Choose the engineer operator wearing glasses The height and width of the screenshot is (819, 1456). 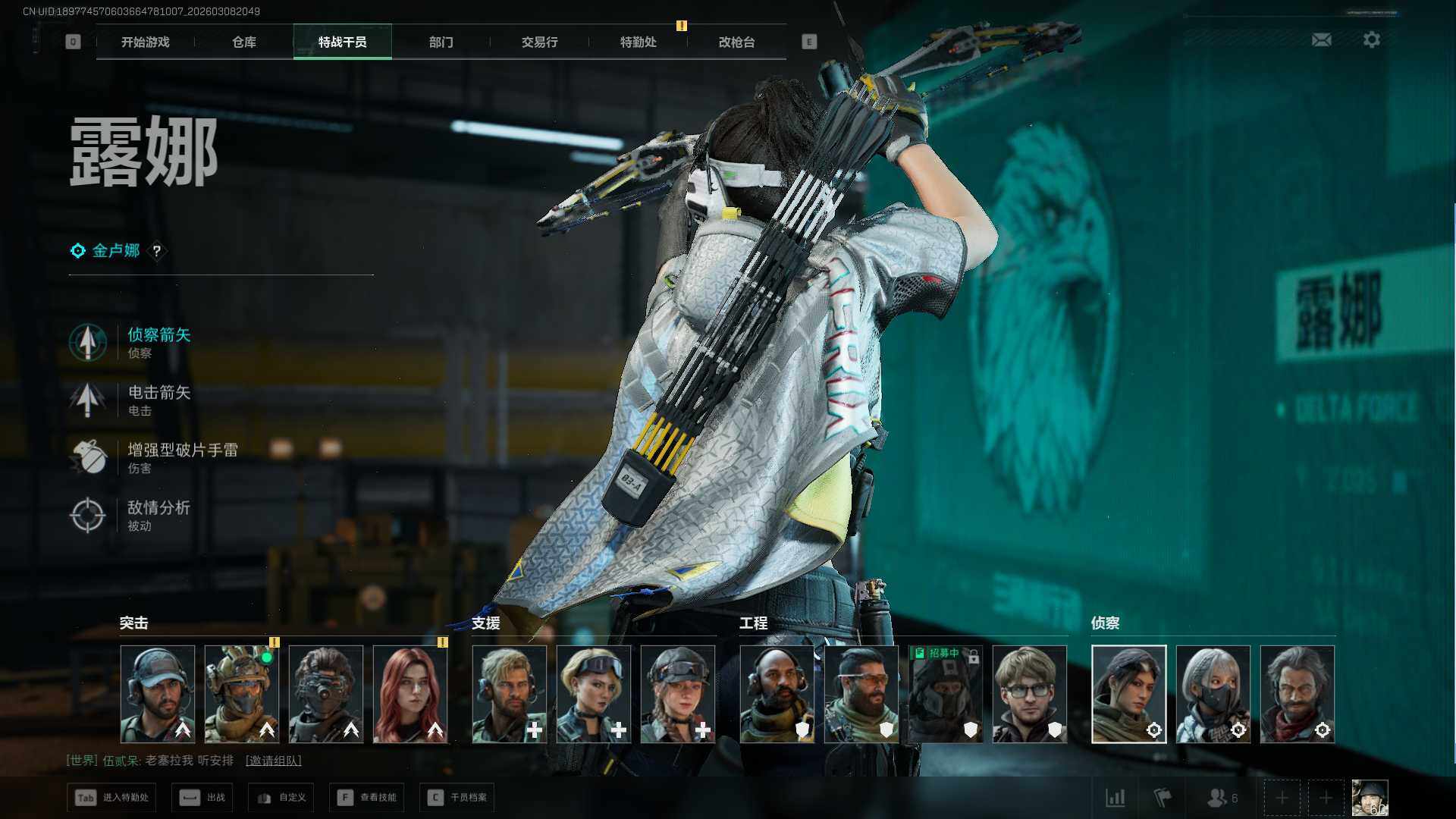(1029, 694)
